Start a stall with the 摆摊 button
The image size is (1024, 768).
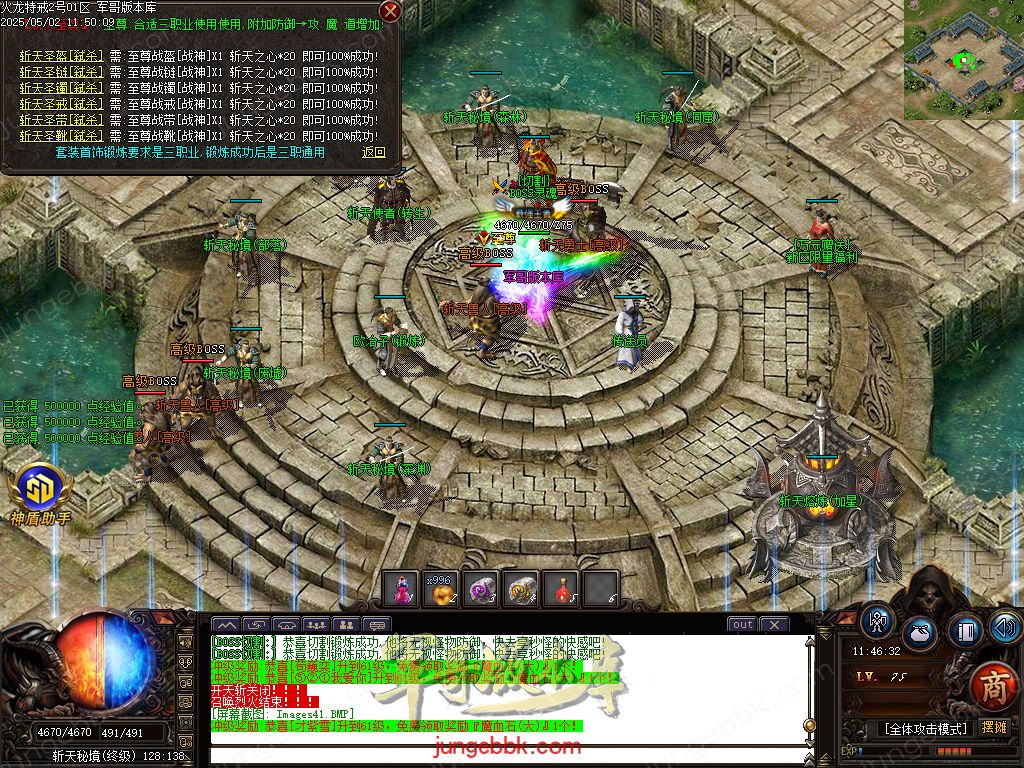click(994, 727)
